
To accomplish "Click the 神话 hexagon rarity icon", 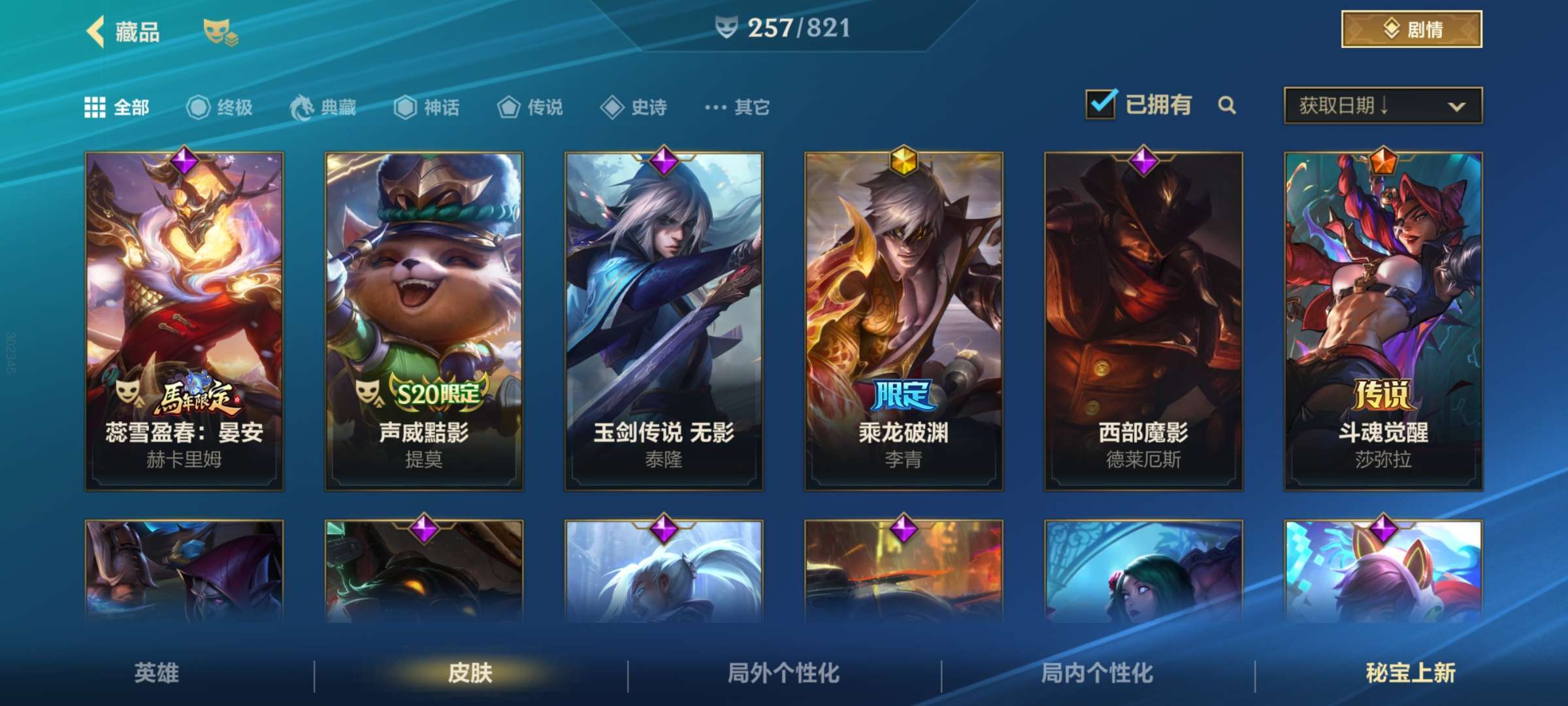I will coord(406,108).
